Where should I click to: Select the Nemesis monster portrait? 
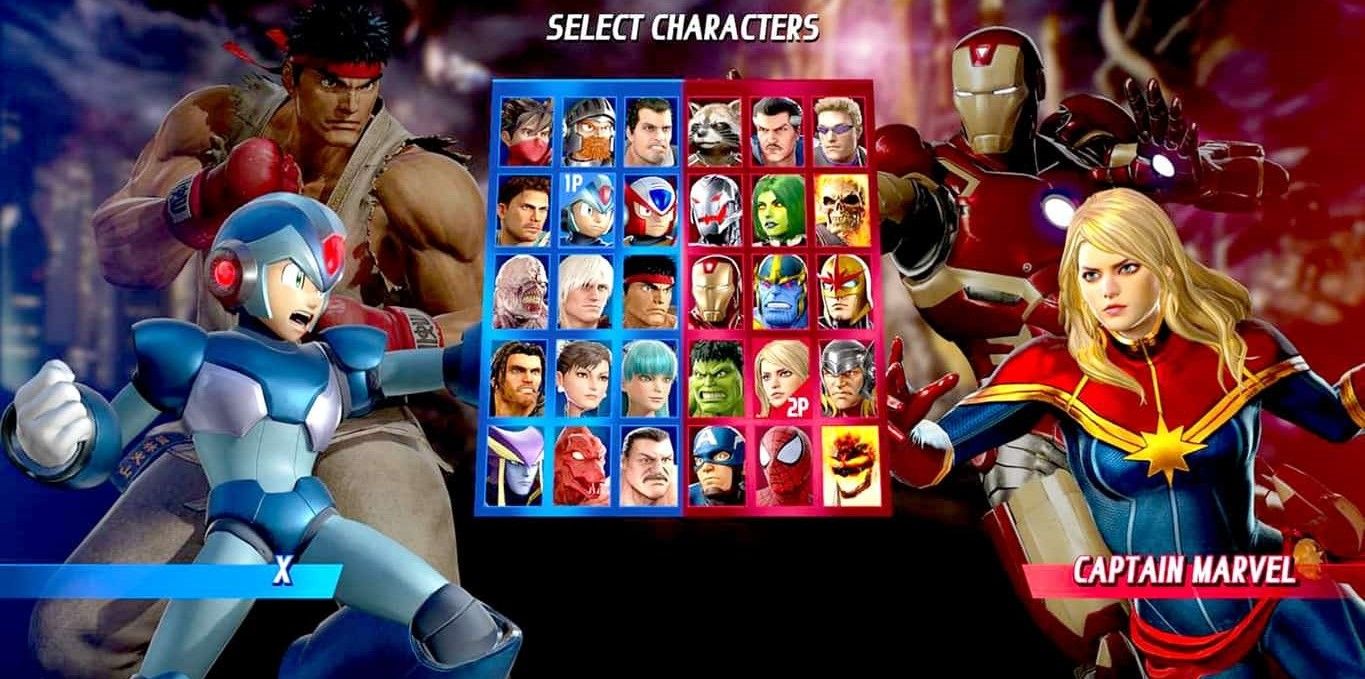click(522, 292)
